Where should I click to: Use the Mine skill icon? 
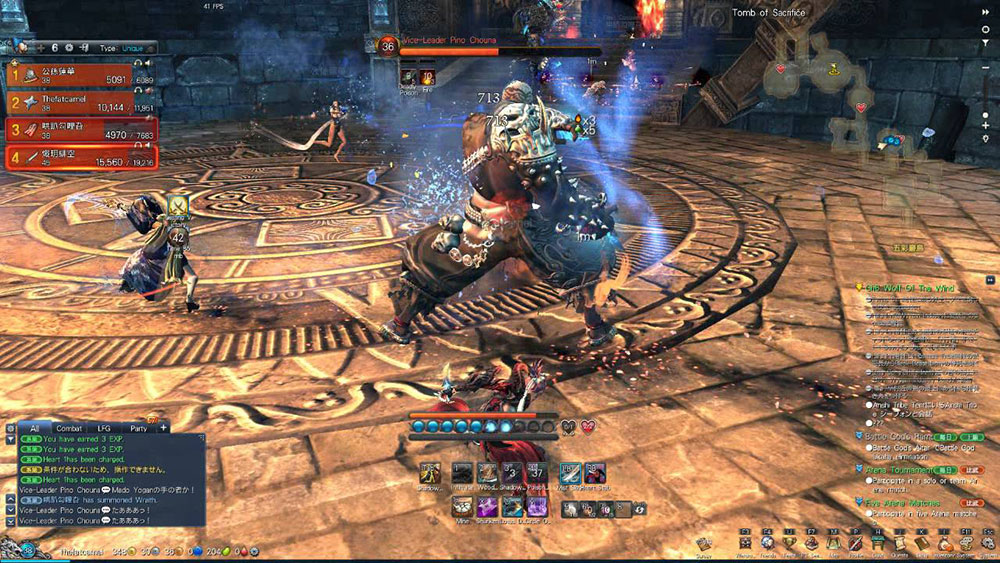click(461, 506)
